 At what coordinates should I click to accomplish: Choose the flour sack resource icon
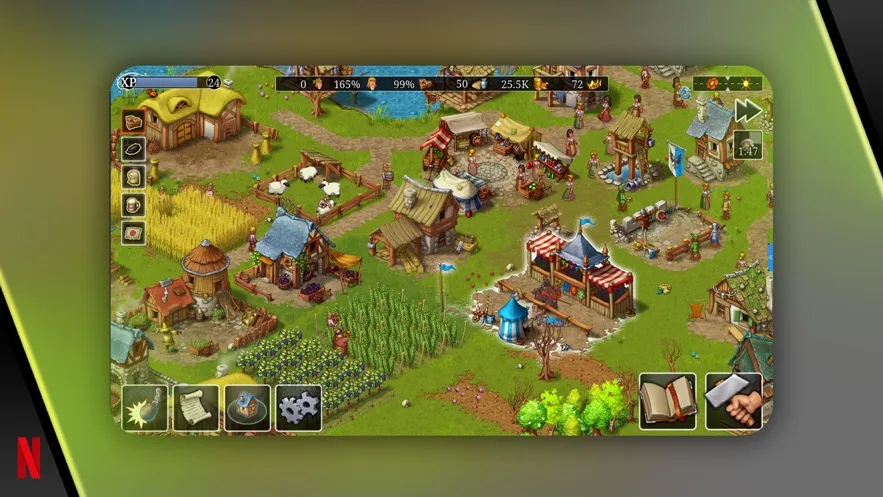[134, 177]
